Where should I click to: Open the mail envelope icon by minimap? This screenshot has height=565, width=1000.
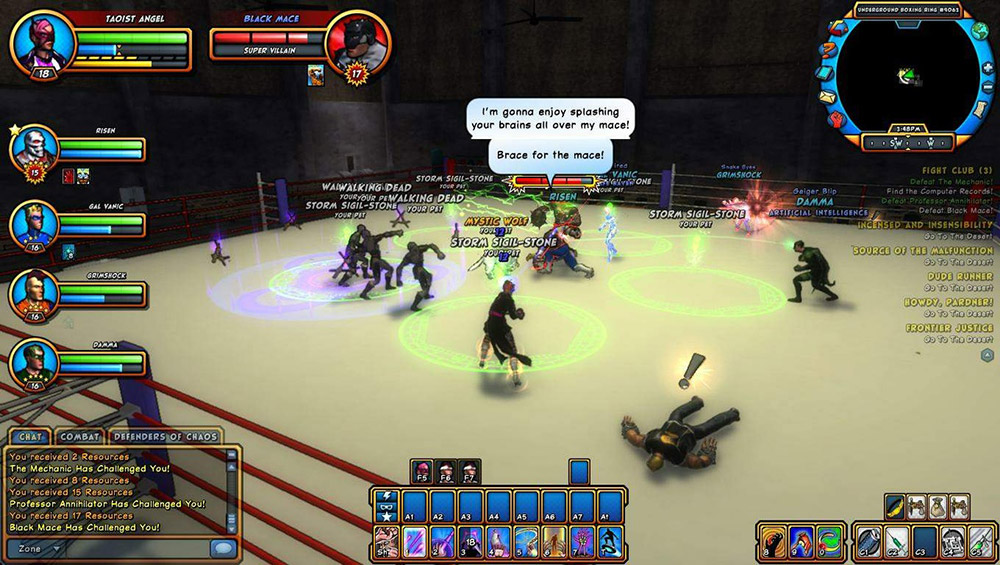(827, 97)
